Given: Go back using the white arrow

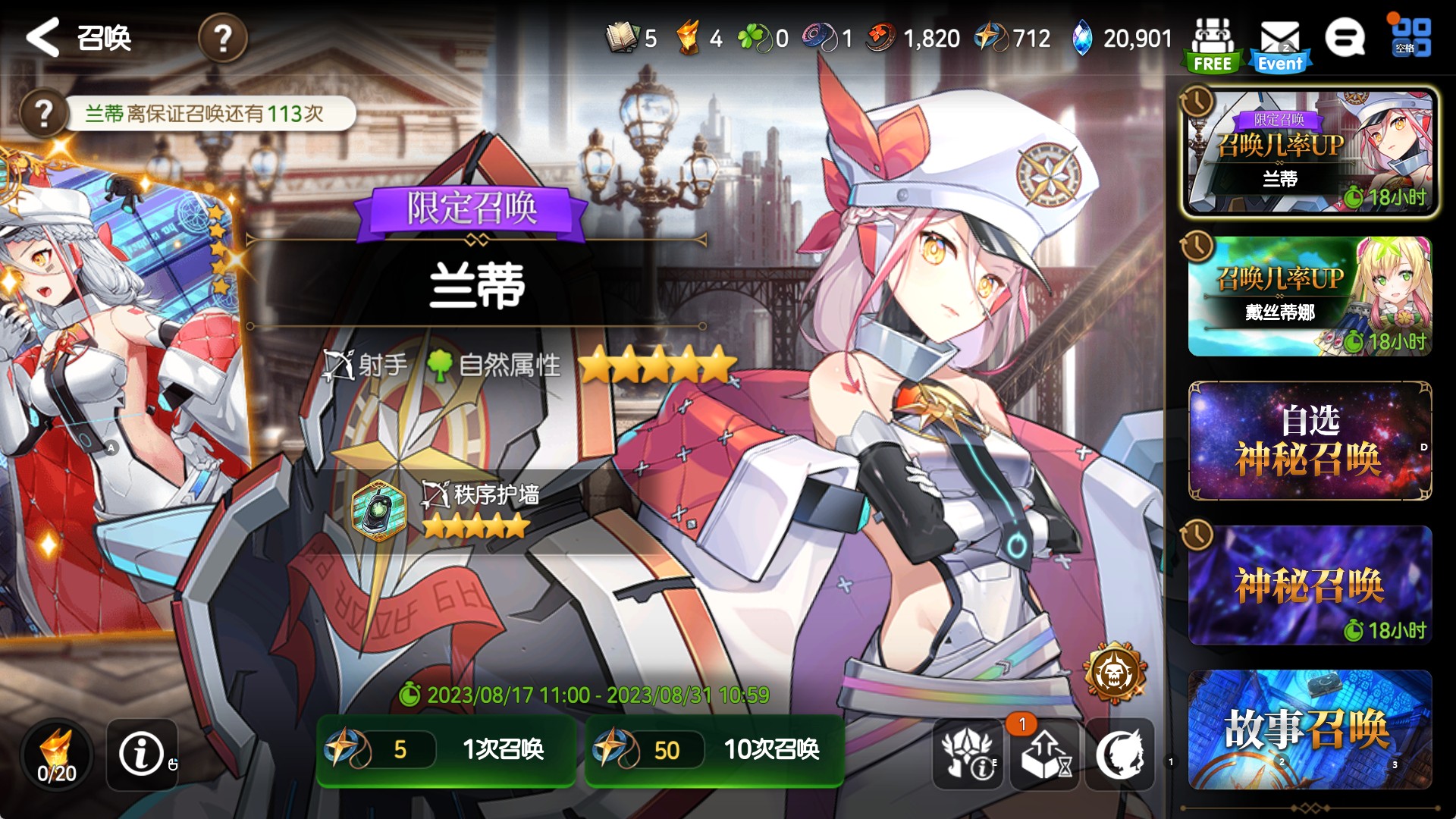Looking at the screenshot, I should 43,37.
